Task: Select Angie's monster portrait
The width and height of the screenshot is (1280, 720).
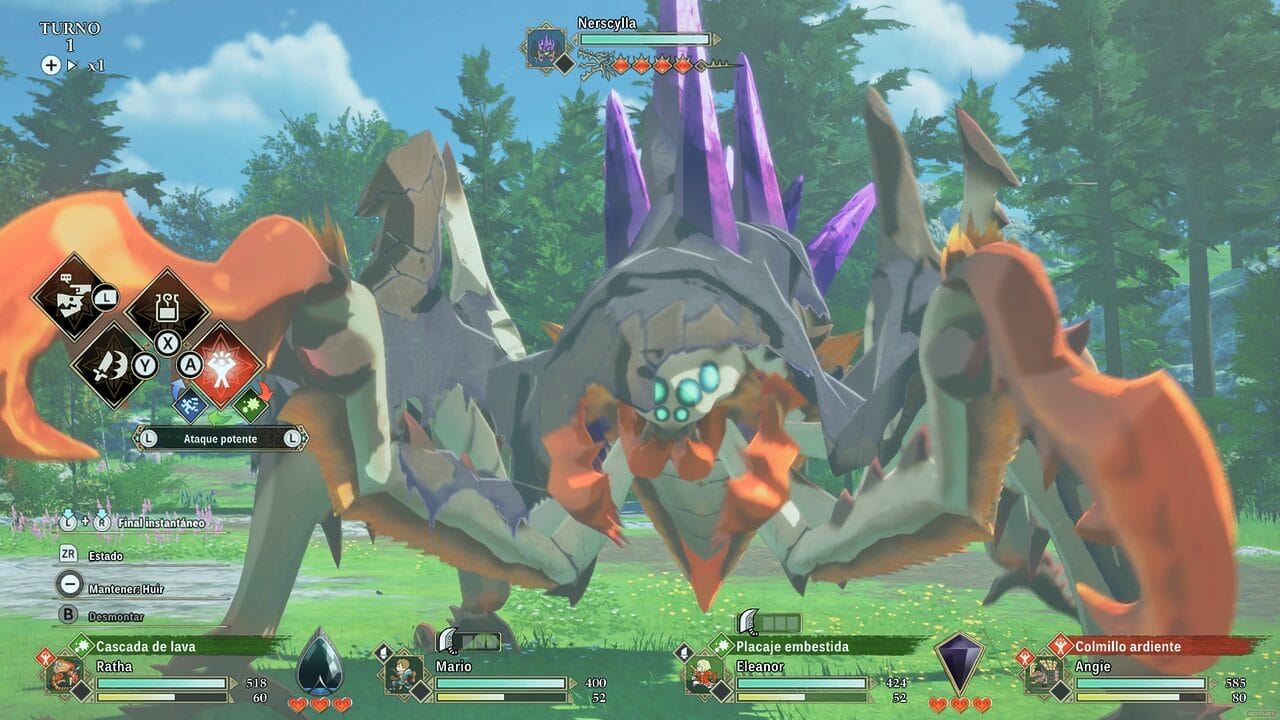Action: pyautogui.click(x=1043, y=673)
